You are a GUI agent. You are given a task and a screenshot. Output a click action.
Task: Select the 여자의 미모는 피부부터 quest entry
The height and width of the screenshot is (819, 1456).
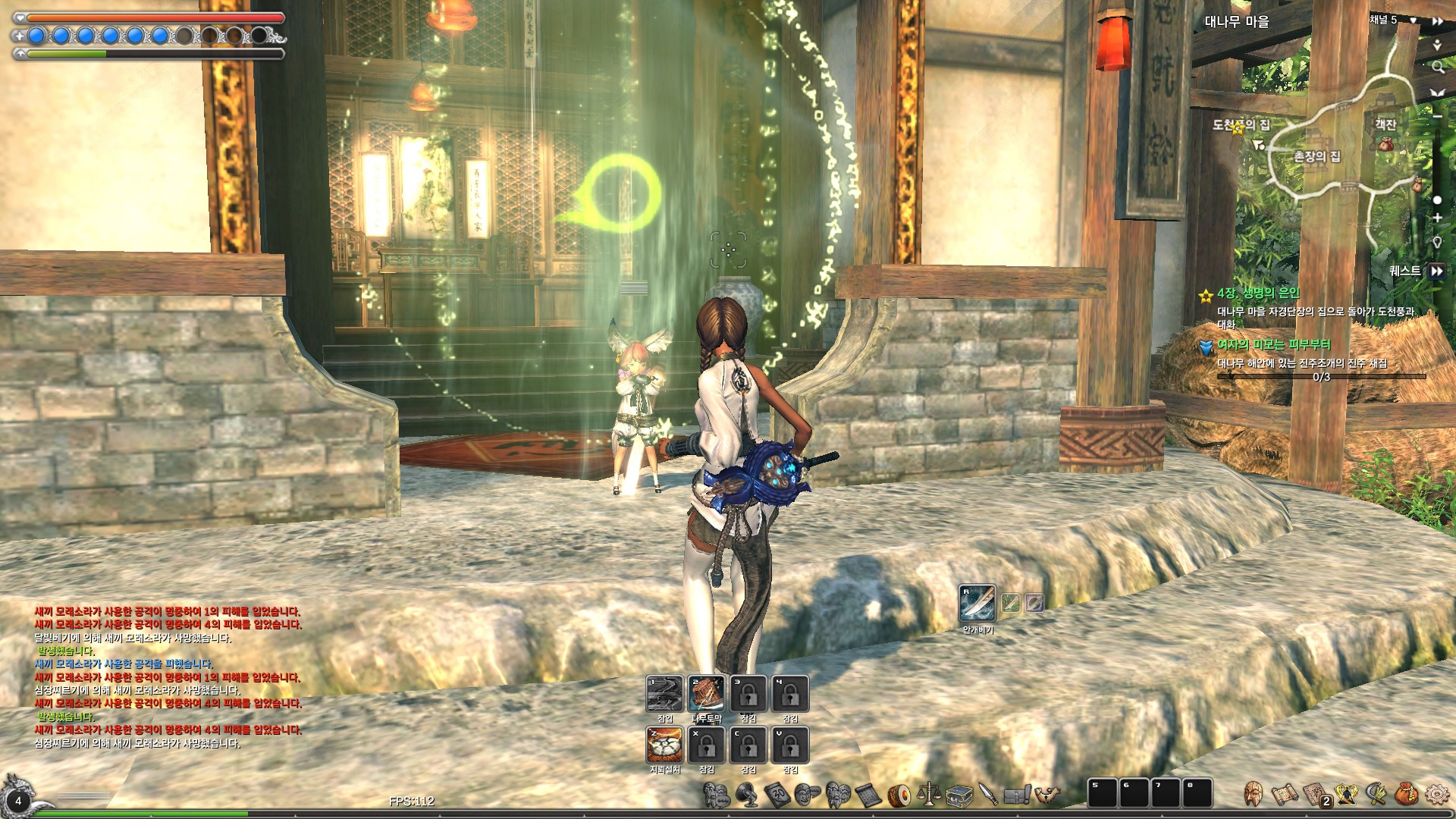(x=1273, y=345)
